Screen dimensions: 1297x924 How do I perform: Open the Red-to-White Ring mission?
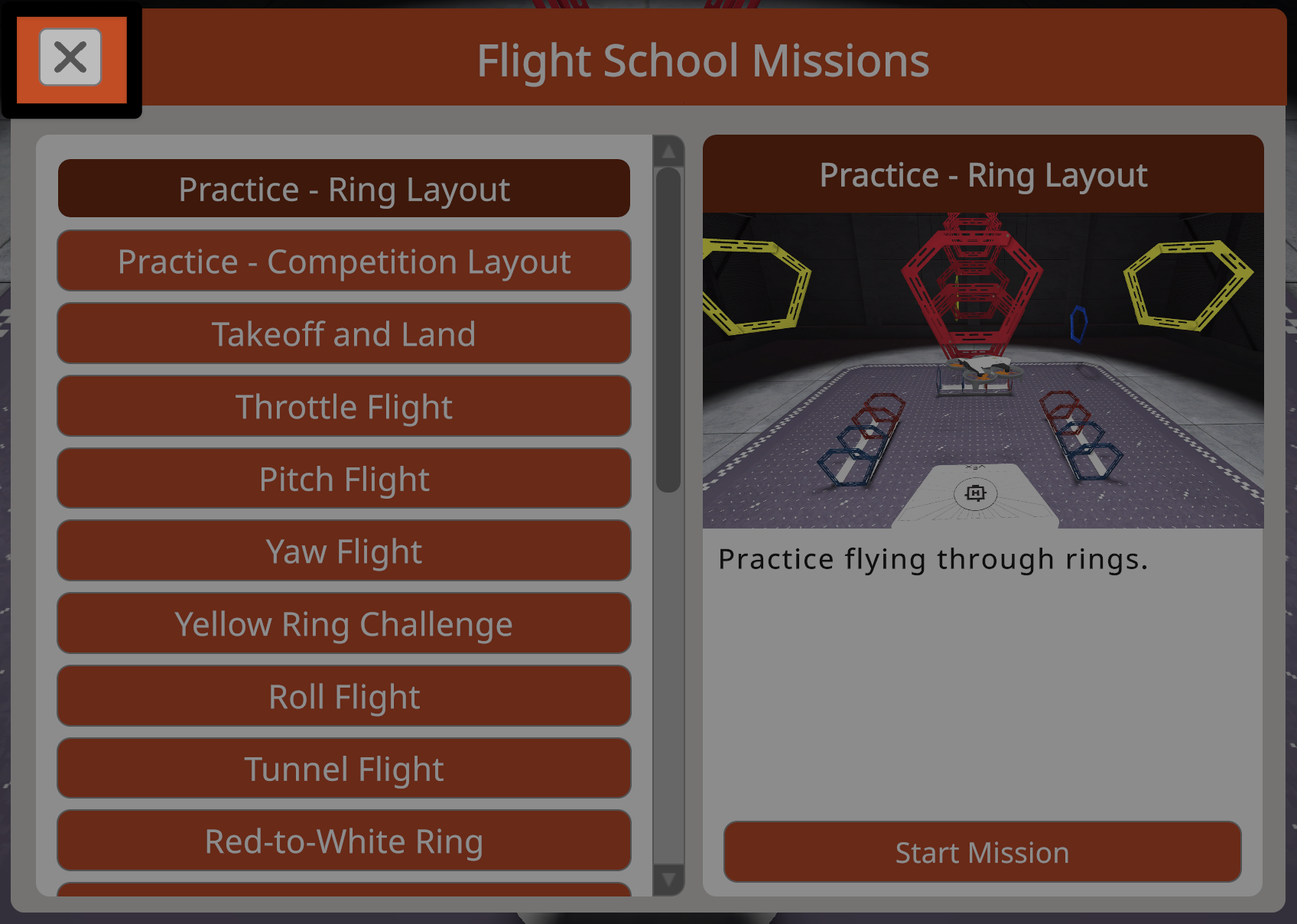point(343,841)
